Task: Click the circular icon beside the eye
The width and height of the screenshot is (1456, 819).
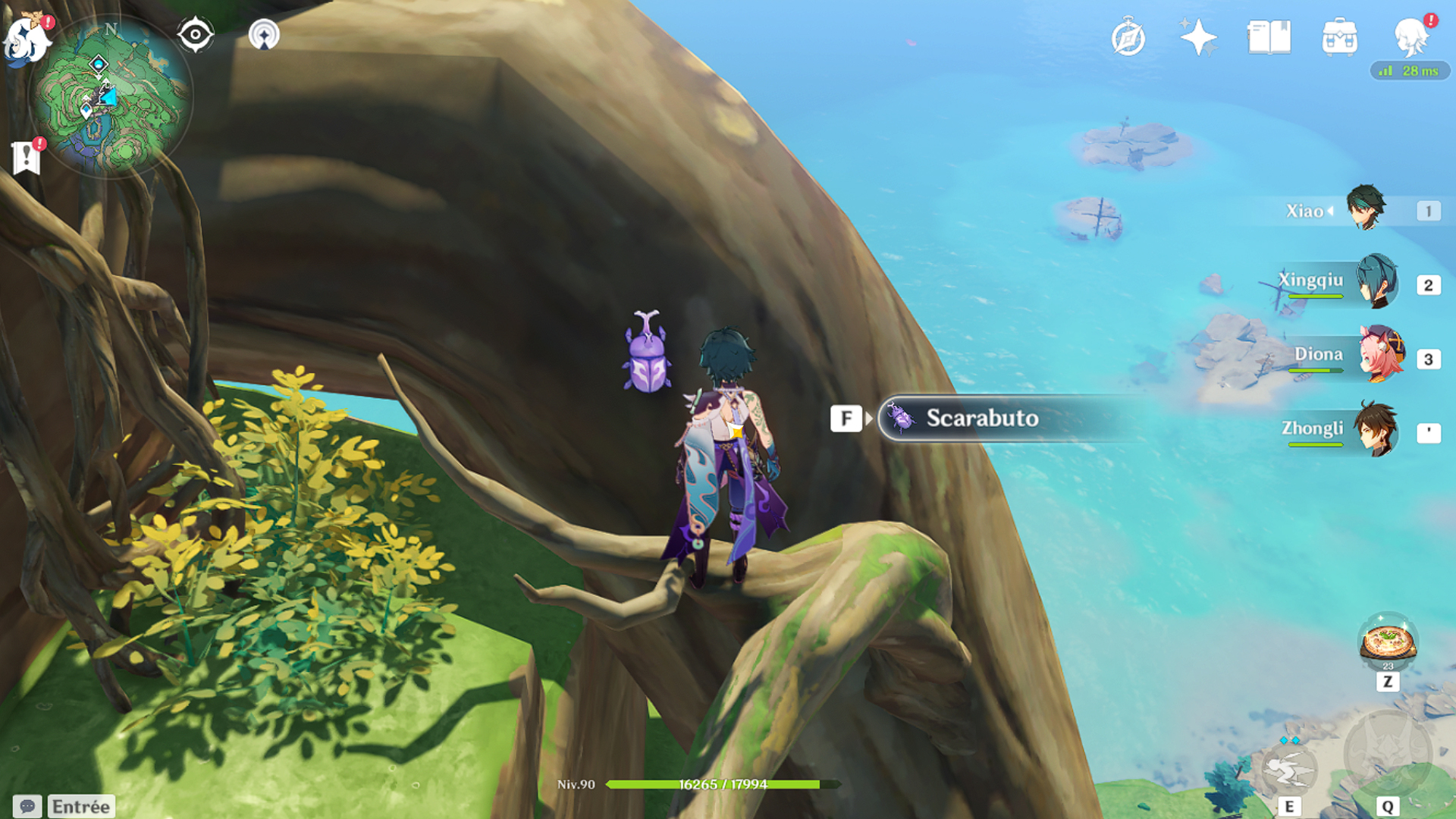Action: [264, 35]
